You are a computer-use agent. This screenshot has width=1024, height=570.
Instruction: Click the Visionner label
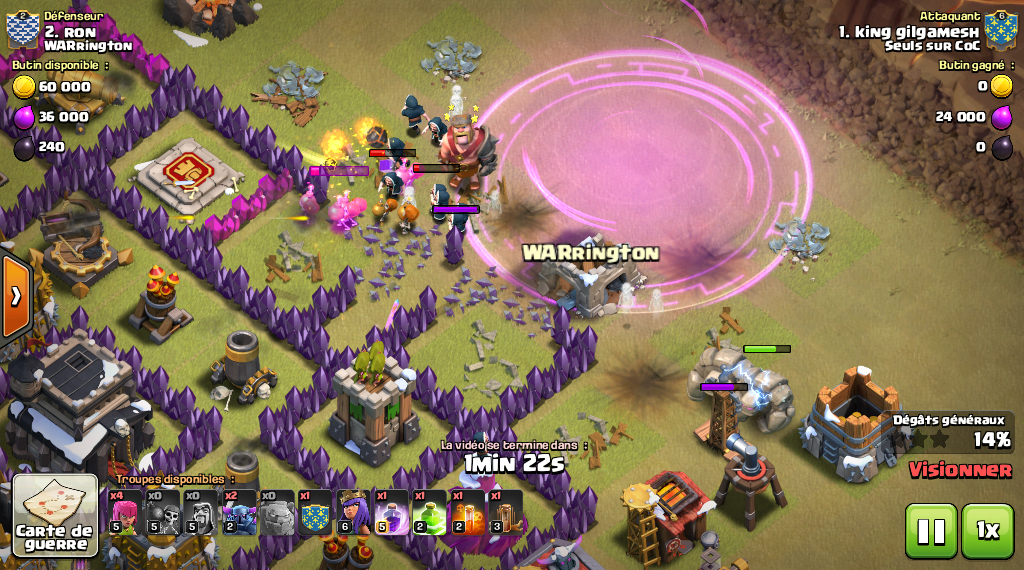[960, 469]
